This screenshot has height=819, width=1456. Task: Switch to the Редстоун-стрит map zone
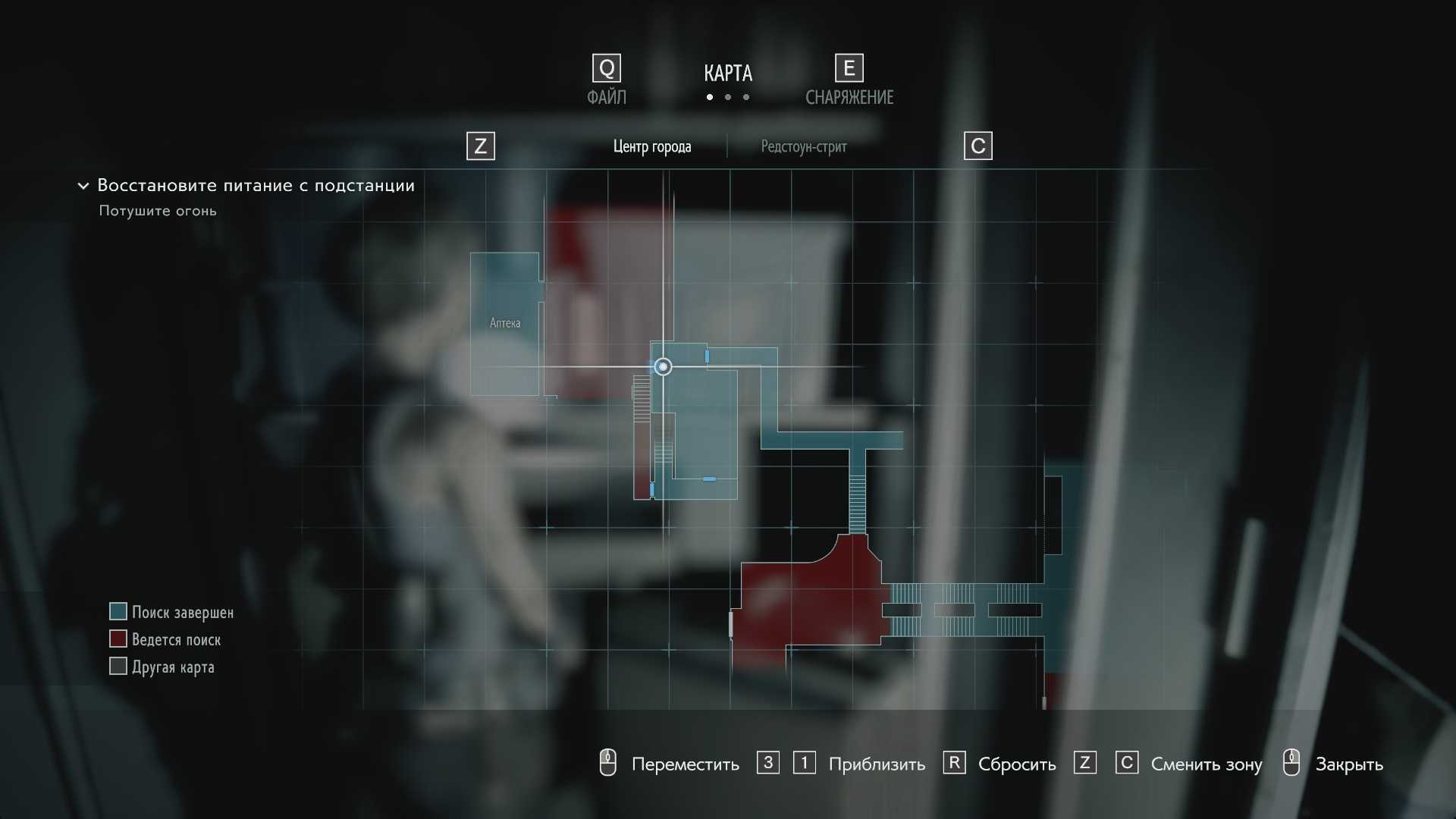point(804,146)
